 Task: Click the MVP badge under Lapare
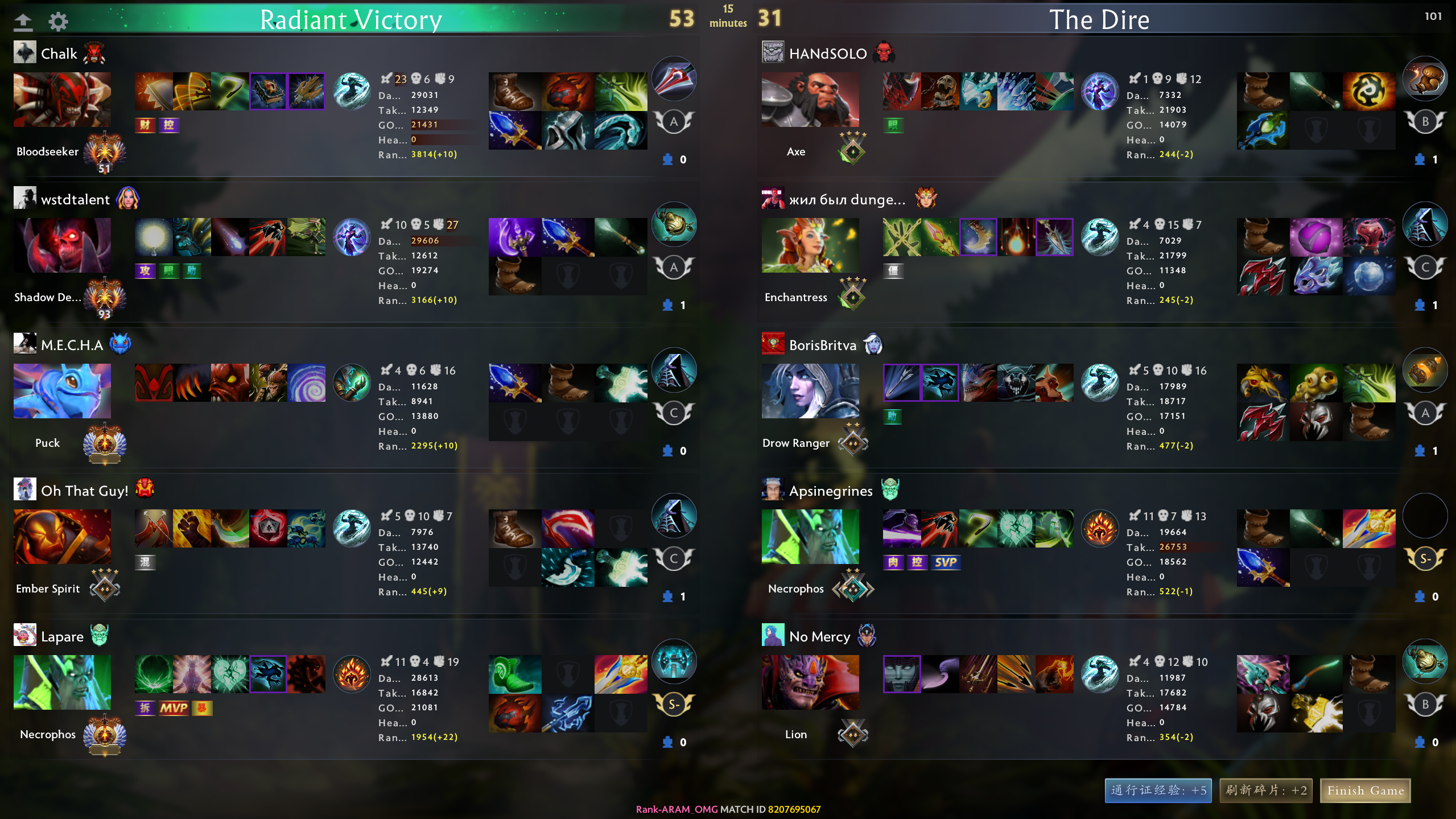point(174,708)
